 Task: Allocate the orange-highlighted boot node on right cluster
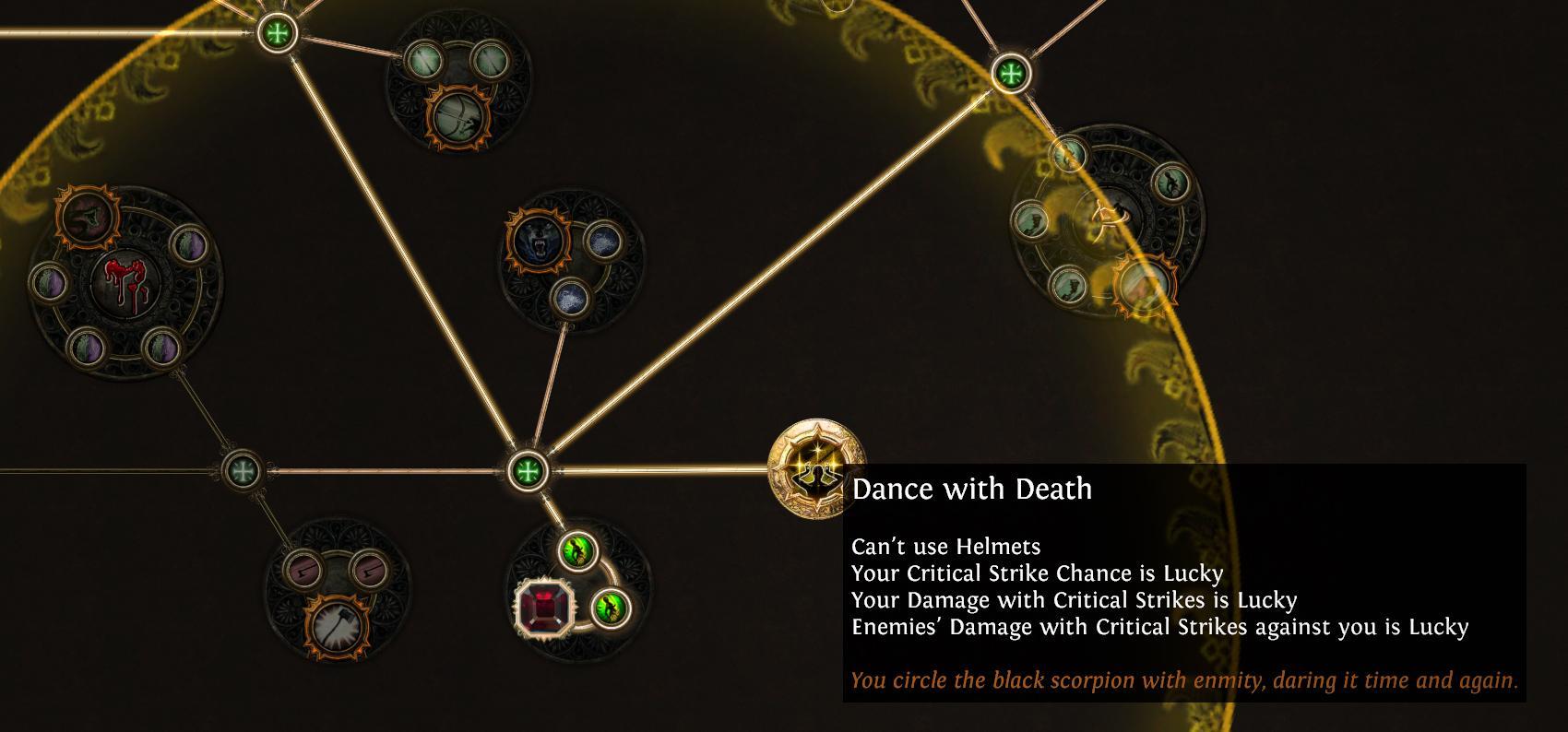pyautogui.click(x=1144, y=284)
